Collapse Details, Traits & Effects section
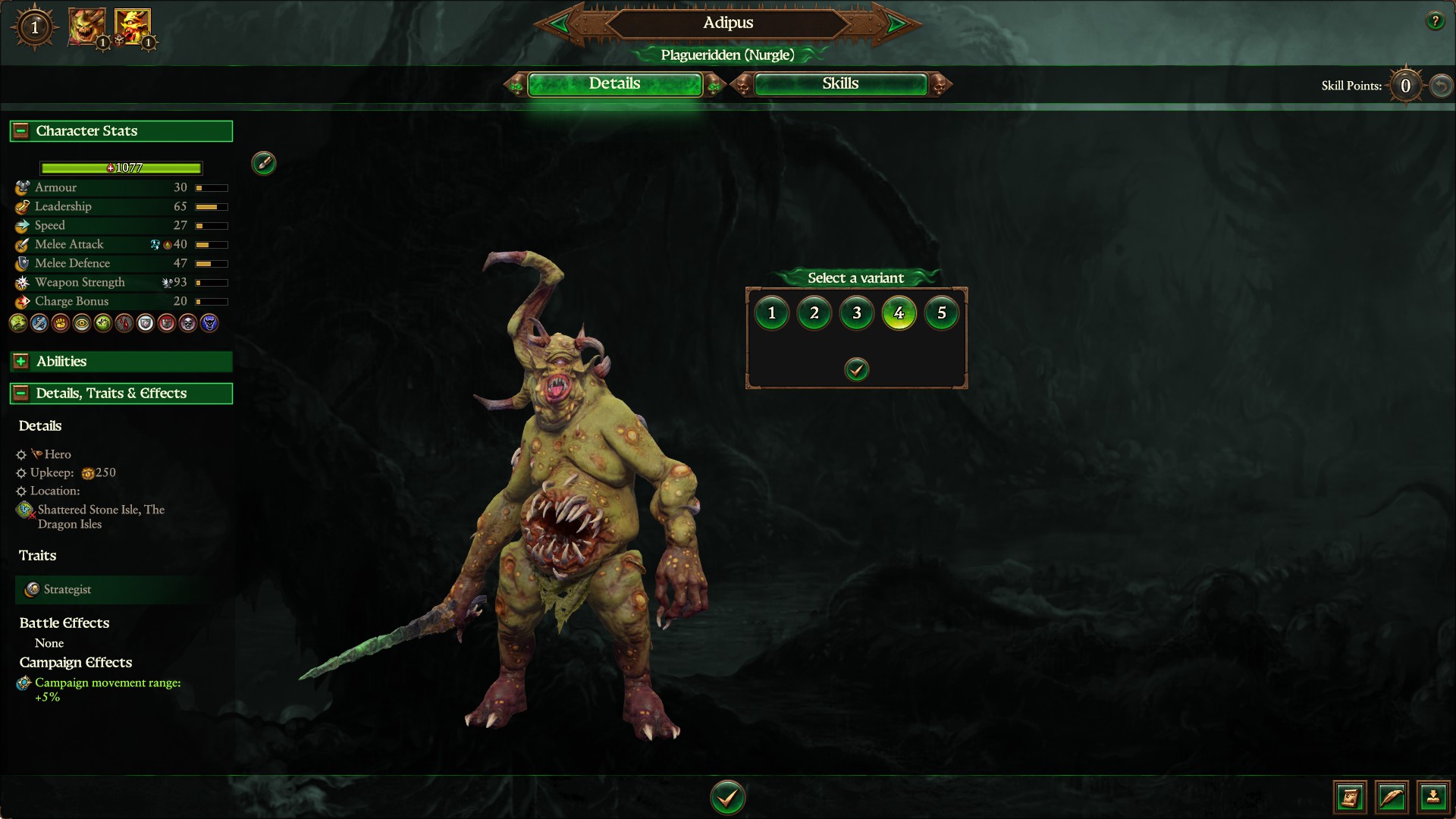This screenshot has height=819, width=1456. coord(21,394)
